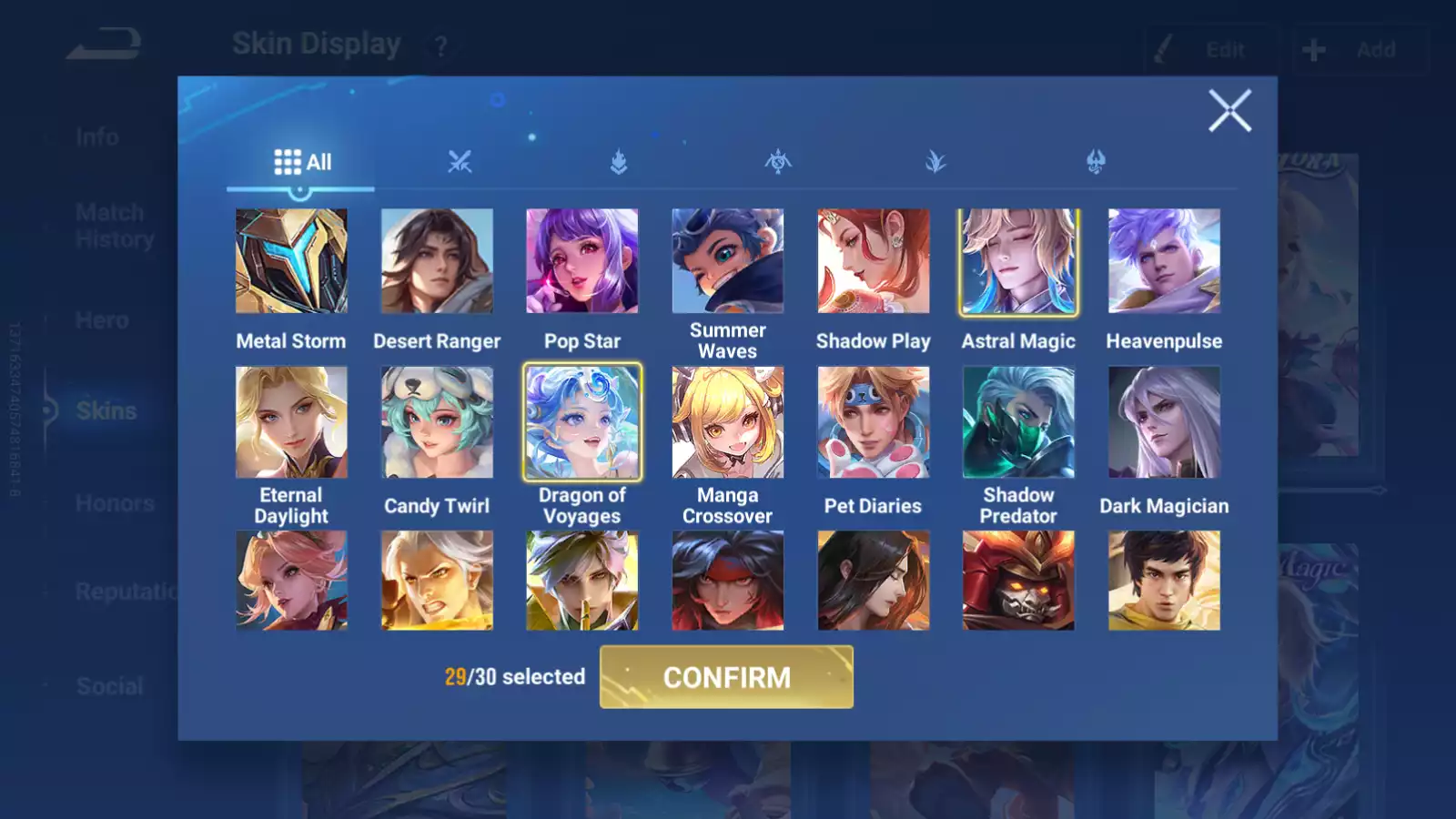Select the Tank role filter icon
This screenshot has height=819, width=1456.
click(620, 161)
